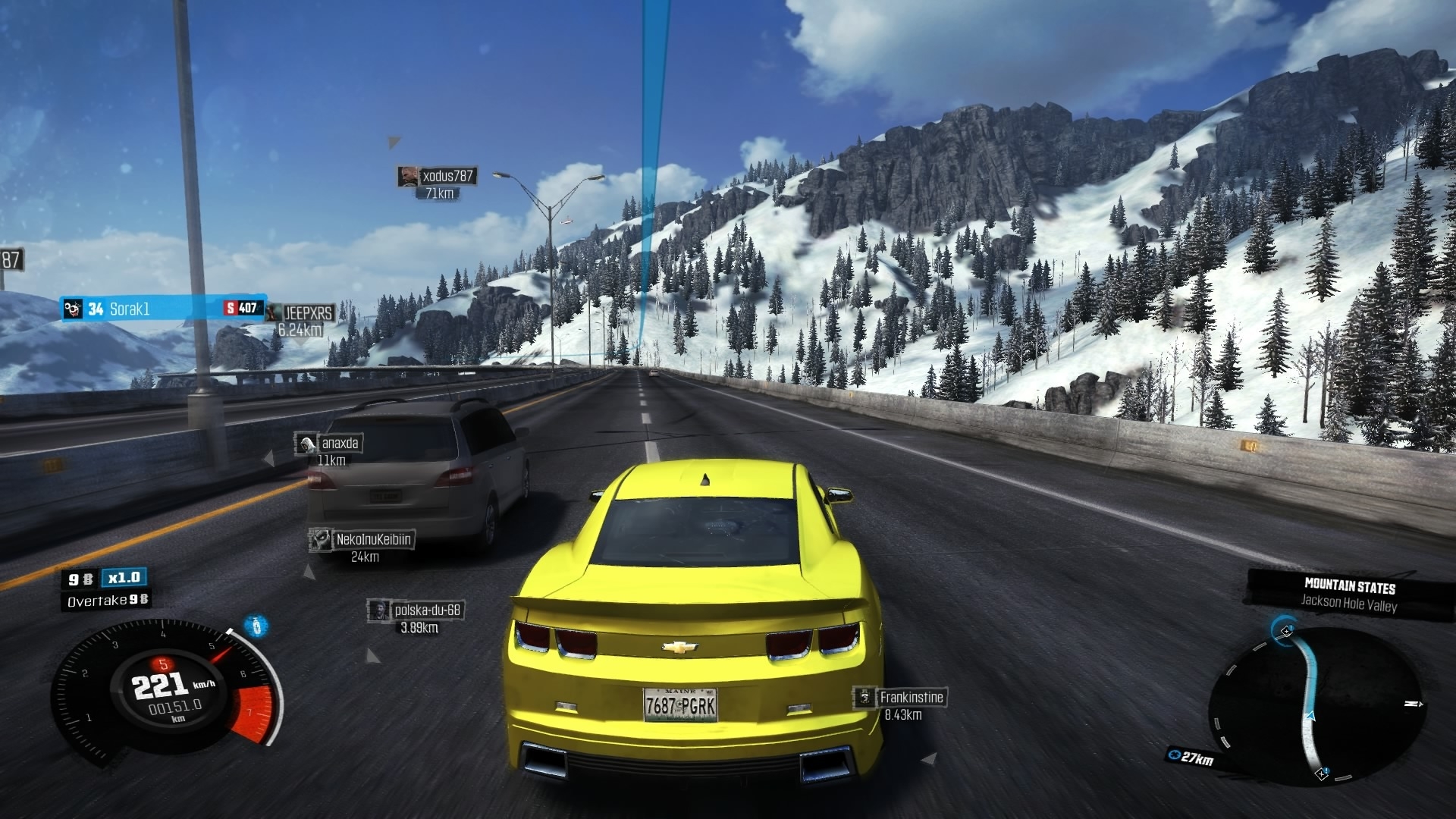The width and height of the screenshot is (1456, 819).
Task: Open Sorak1's player level banner
Action: [x=163, y=309]
